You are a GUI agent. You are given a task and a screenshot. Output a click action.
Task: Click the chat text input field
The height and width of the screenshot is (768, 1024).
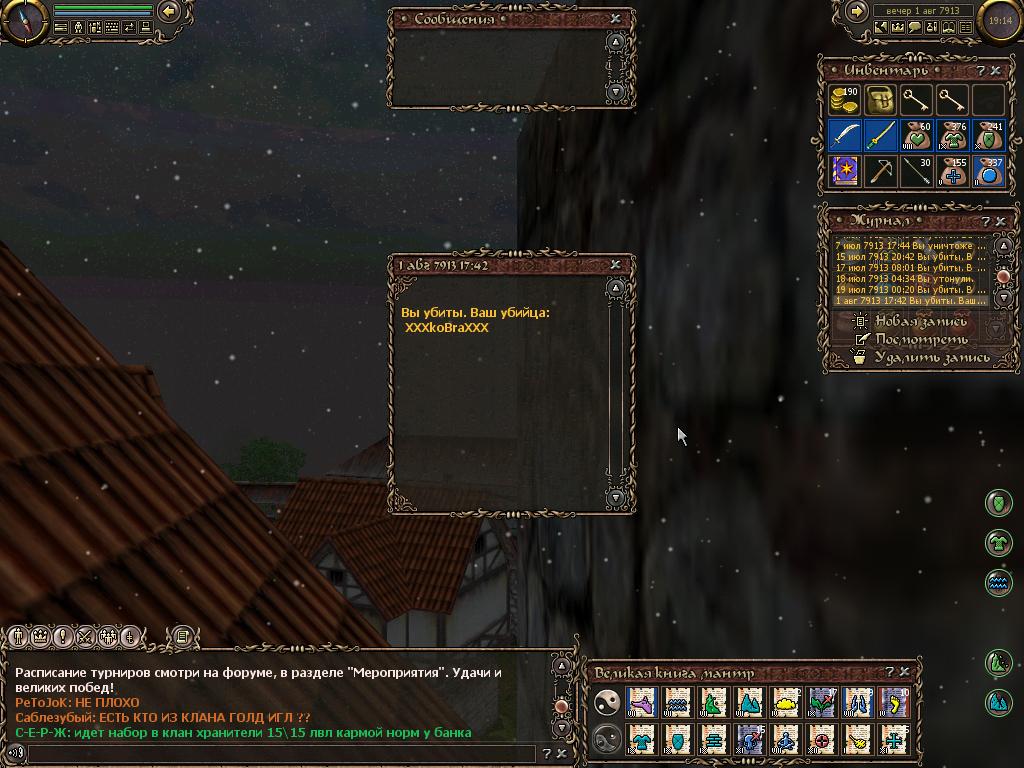280,754
